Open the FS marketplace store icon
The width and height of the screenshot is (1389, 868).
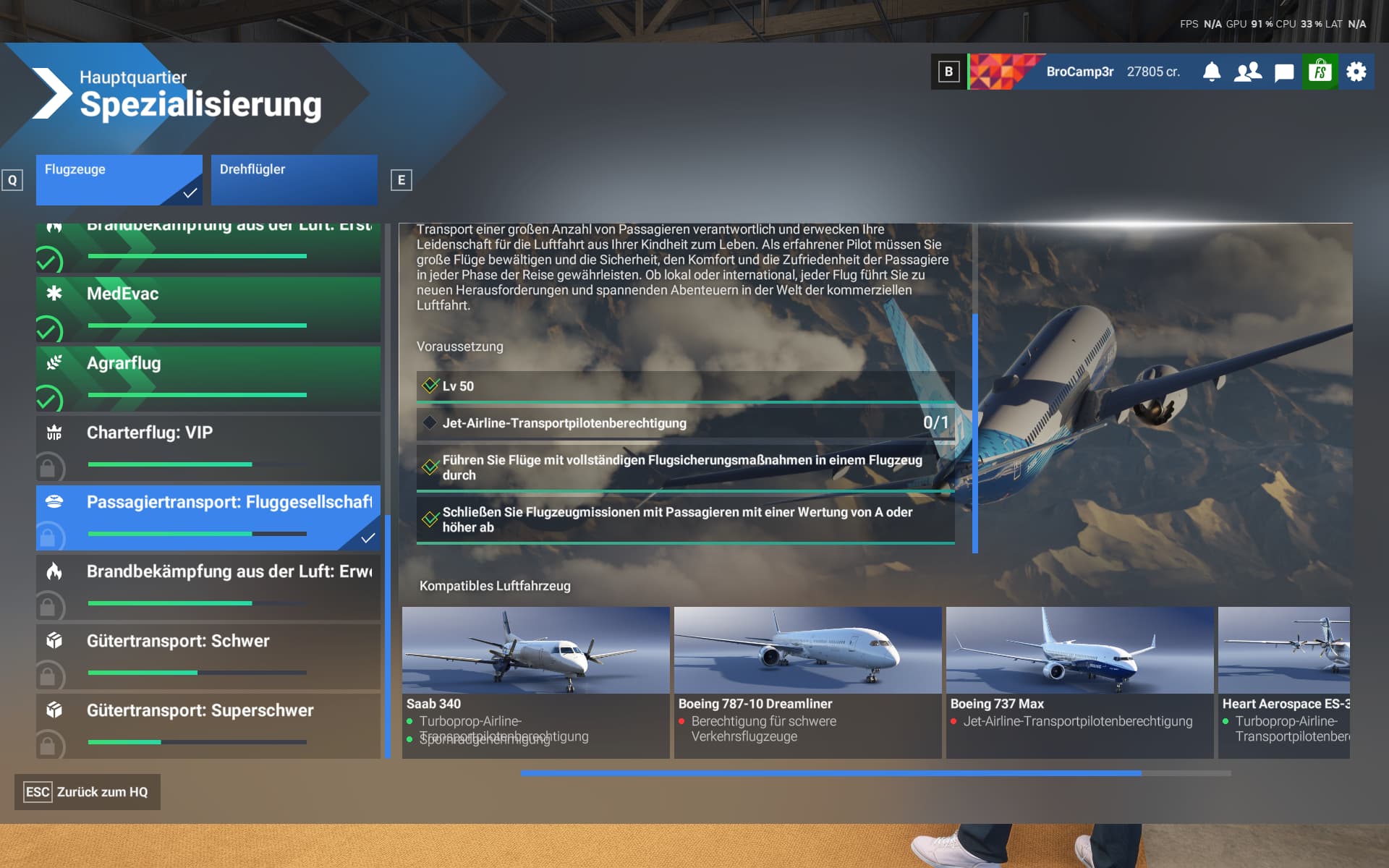[x=1320, y=72]
